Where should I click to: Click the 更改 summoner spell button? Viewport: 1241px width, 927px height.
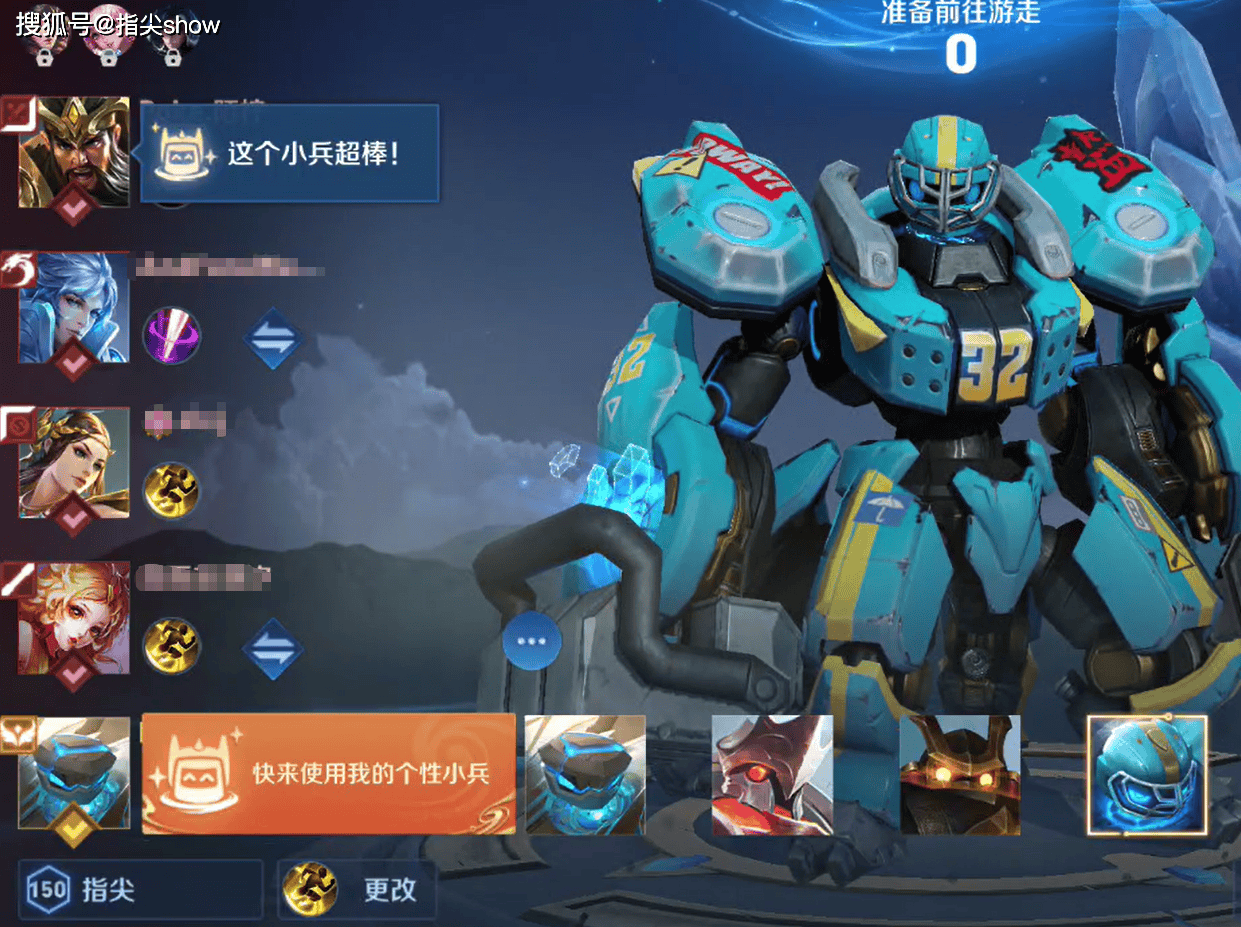(x=357, y=889)
